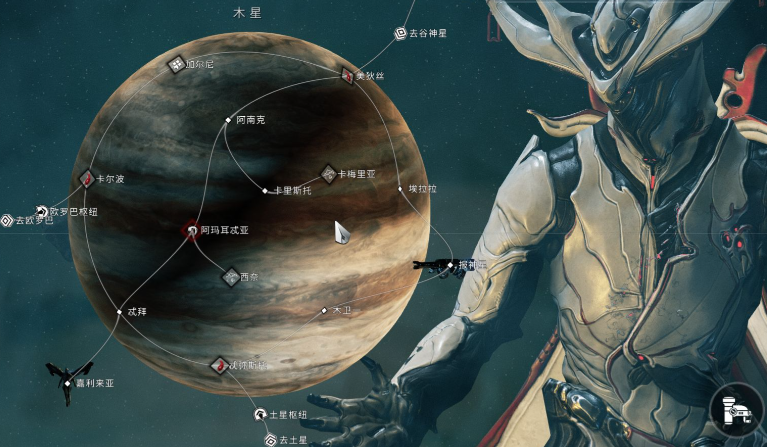Screen dimensions: 767x447
Task: Open the 欧罗巴枢纽 junction node
Action: 42,211
